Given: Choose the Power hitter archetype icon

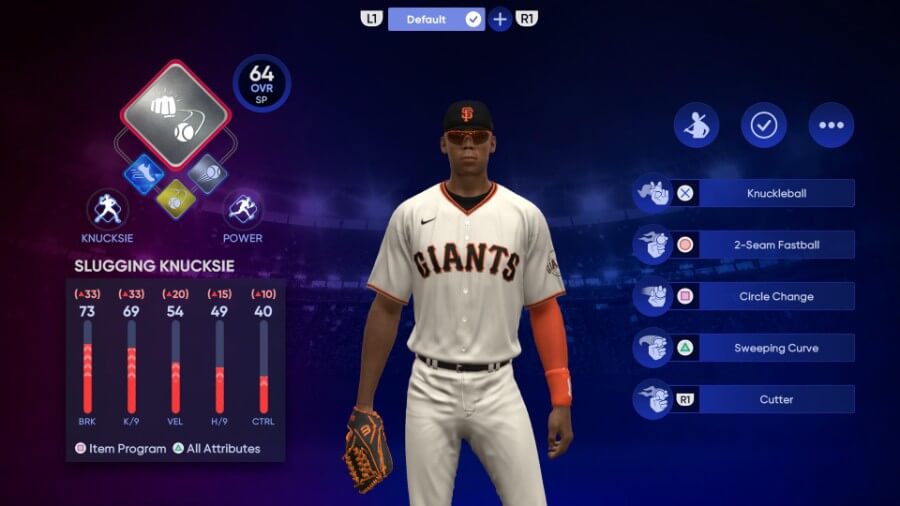Looking at the screenshot, I should click(242, 210).
